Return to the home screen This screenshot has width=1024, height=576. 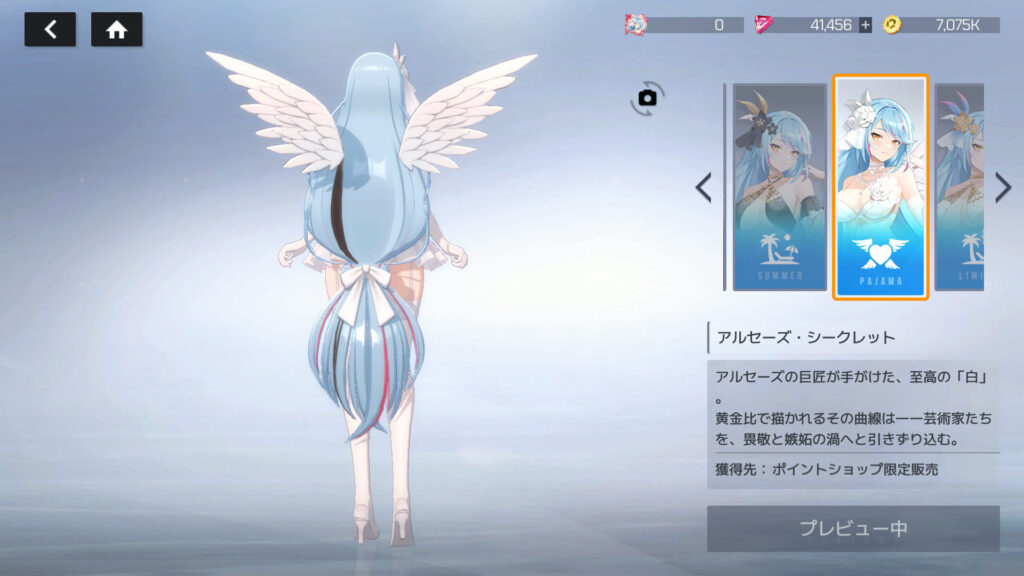[x=116, y=30]
